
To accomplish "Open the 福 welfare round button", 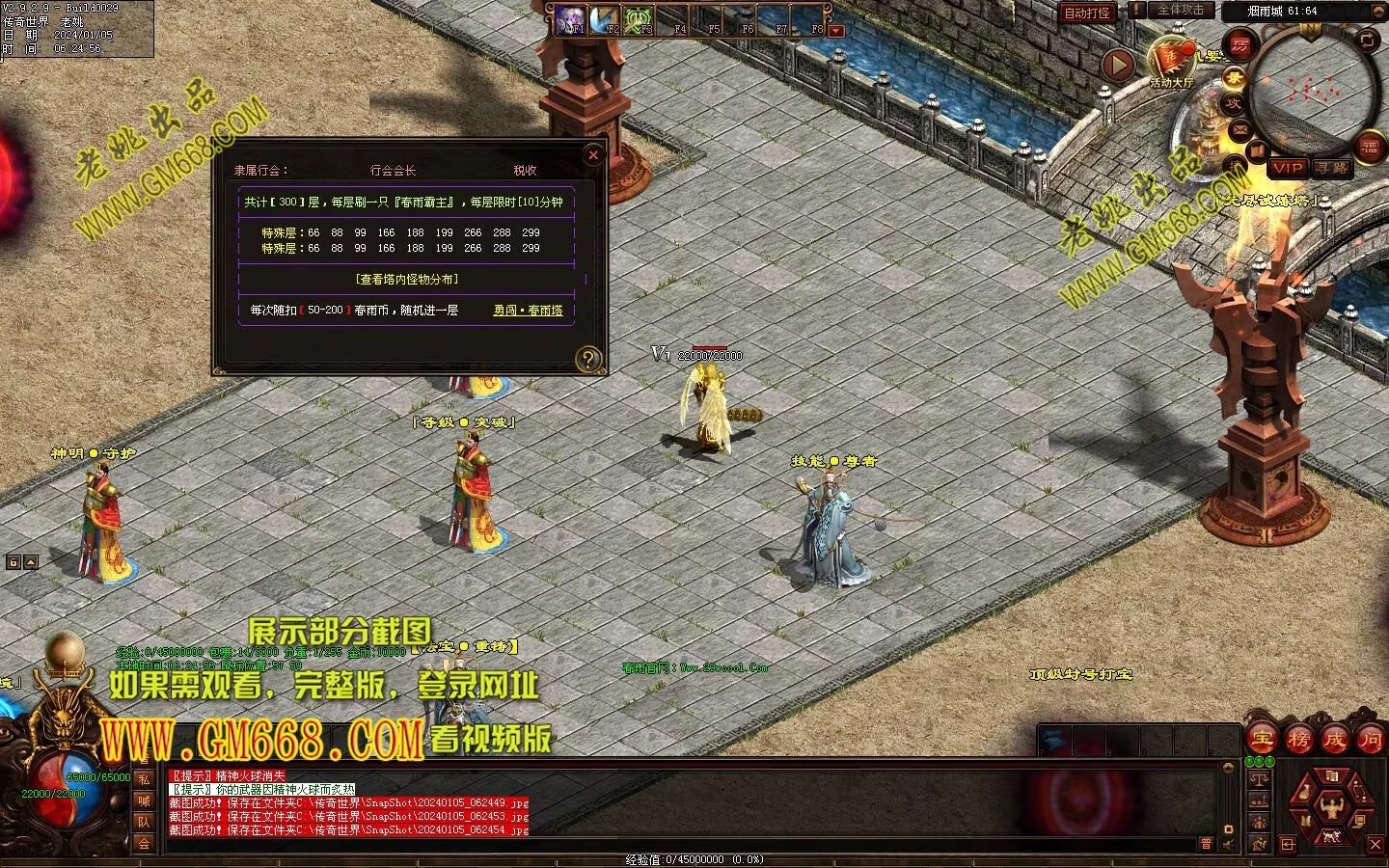I will 1371,147.
